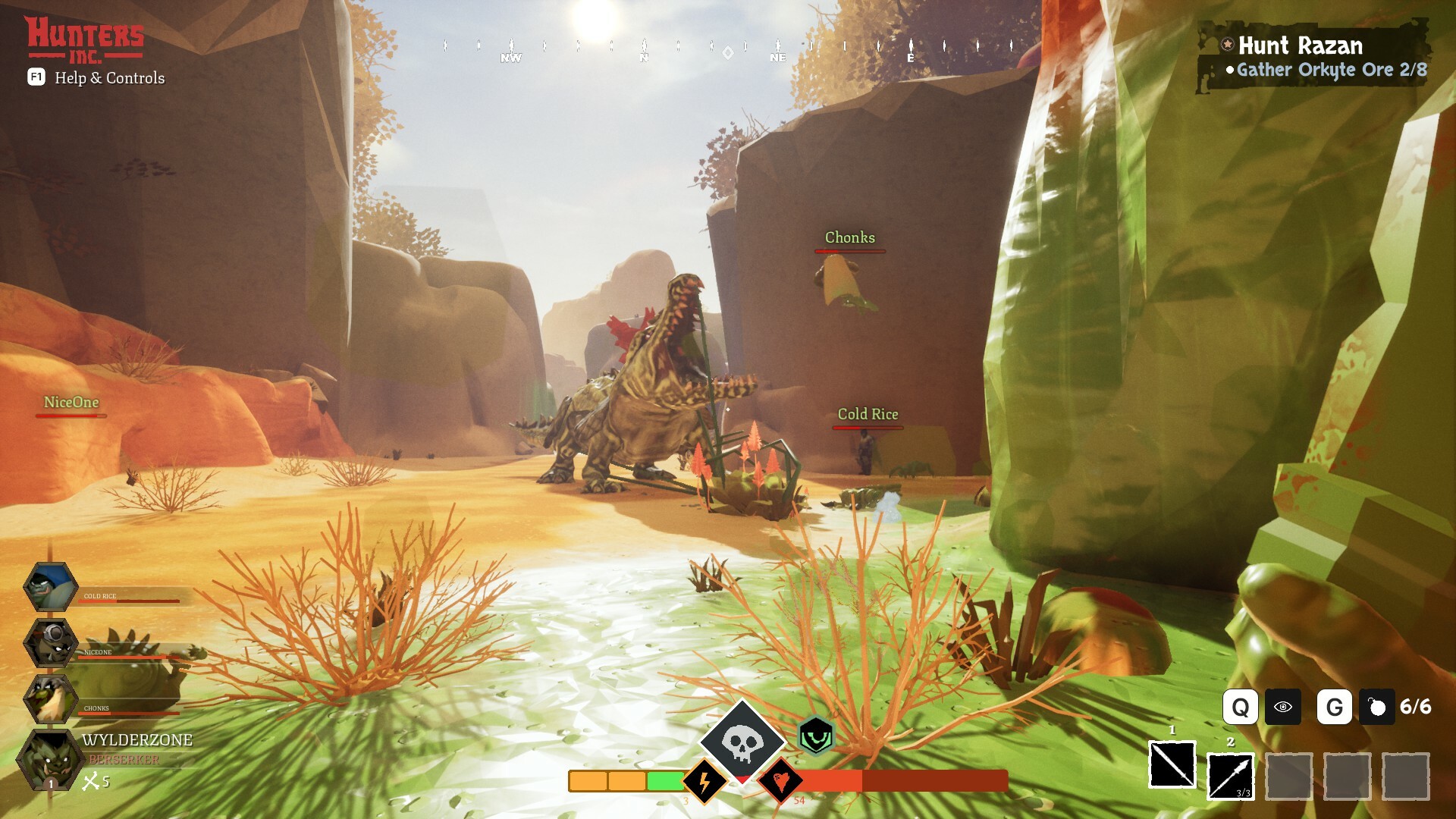
Task: Click the diamond compass marker between N and NE
Action: click(x=727, y=50)
